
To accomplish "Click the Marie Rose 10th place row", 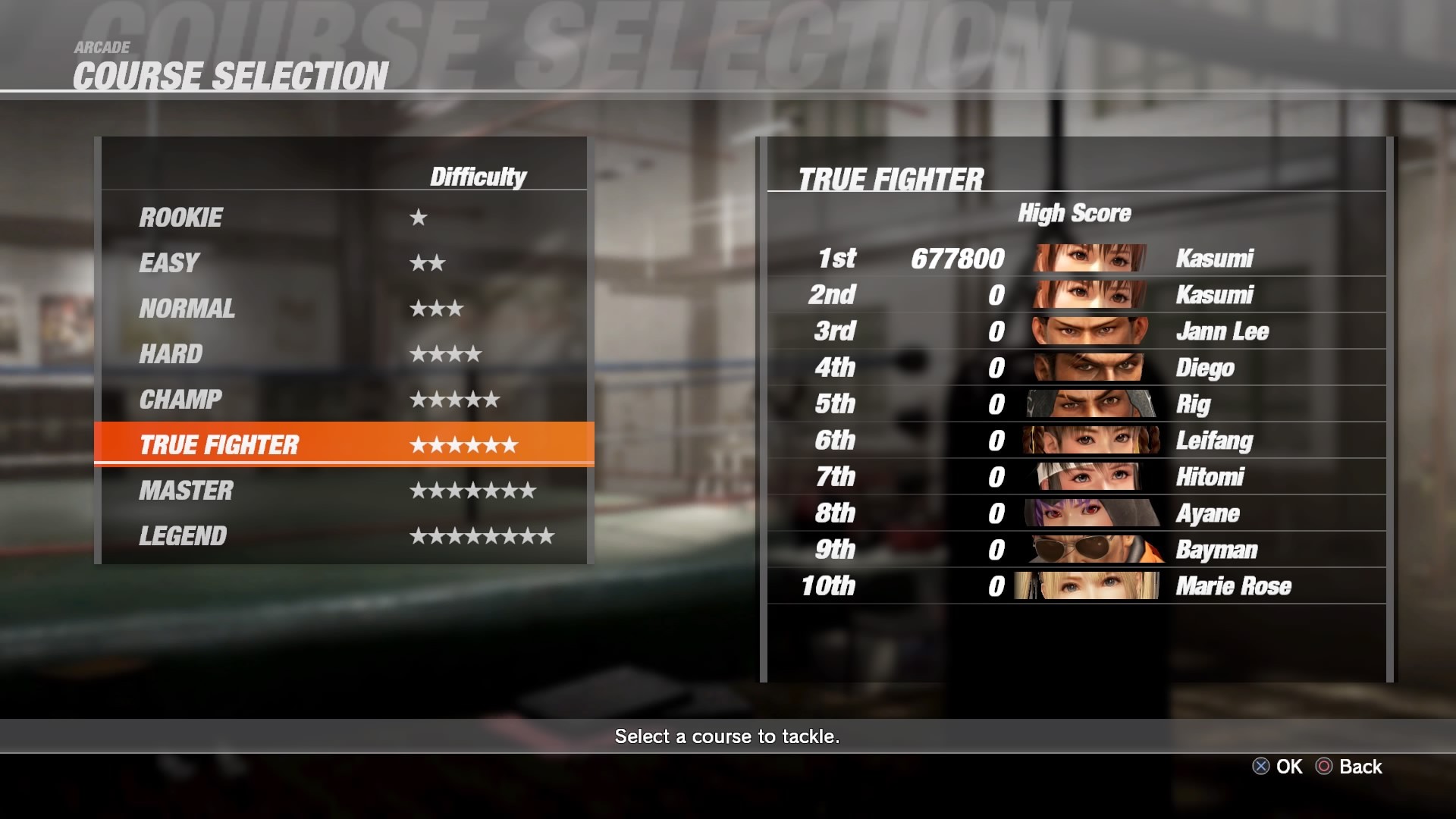I will (1075, 586).
